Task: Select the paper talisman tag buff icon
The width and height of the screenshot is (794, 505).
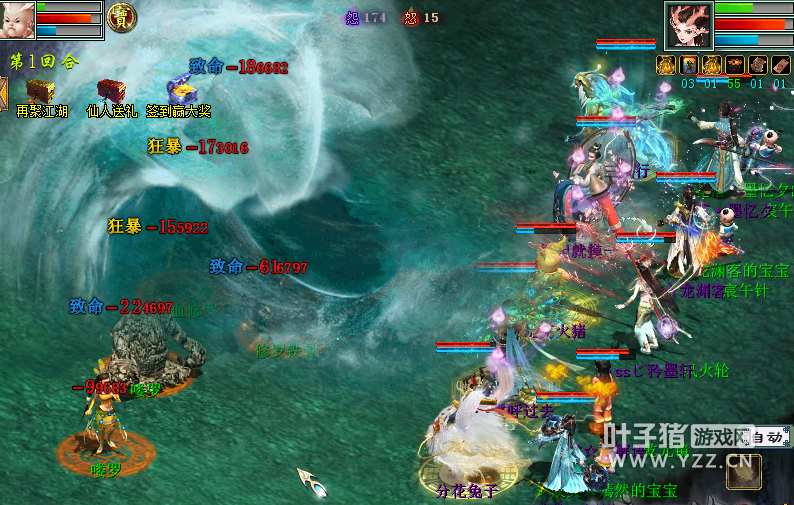Action: tap(780, 65)
